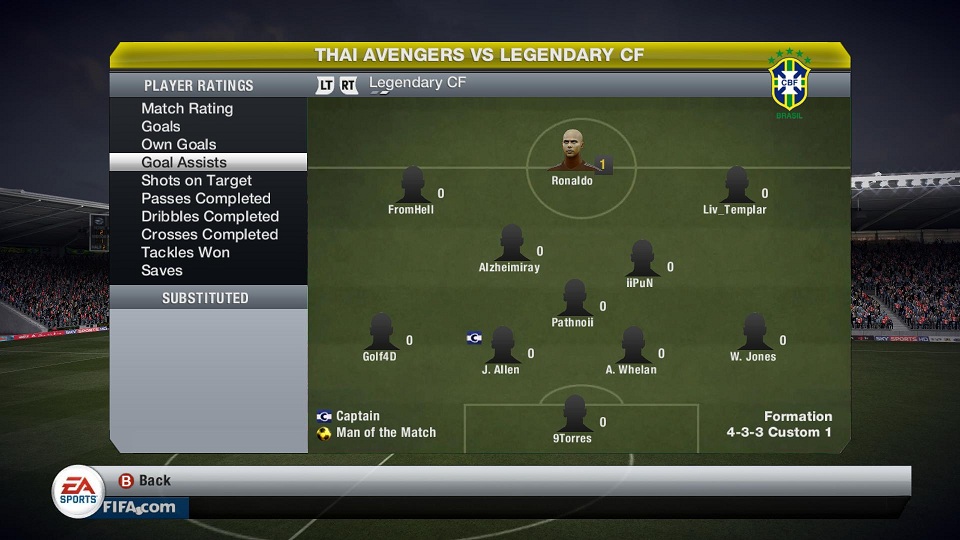Select the Pathnoii player marker
Image resolution: width=960 pixels, height=540 pixels.
573,299
